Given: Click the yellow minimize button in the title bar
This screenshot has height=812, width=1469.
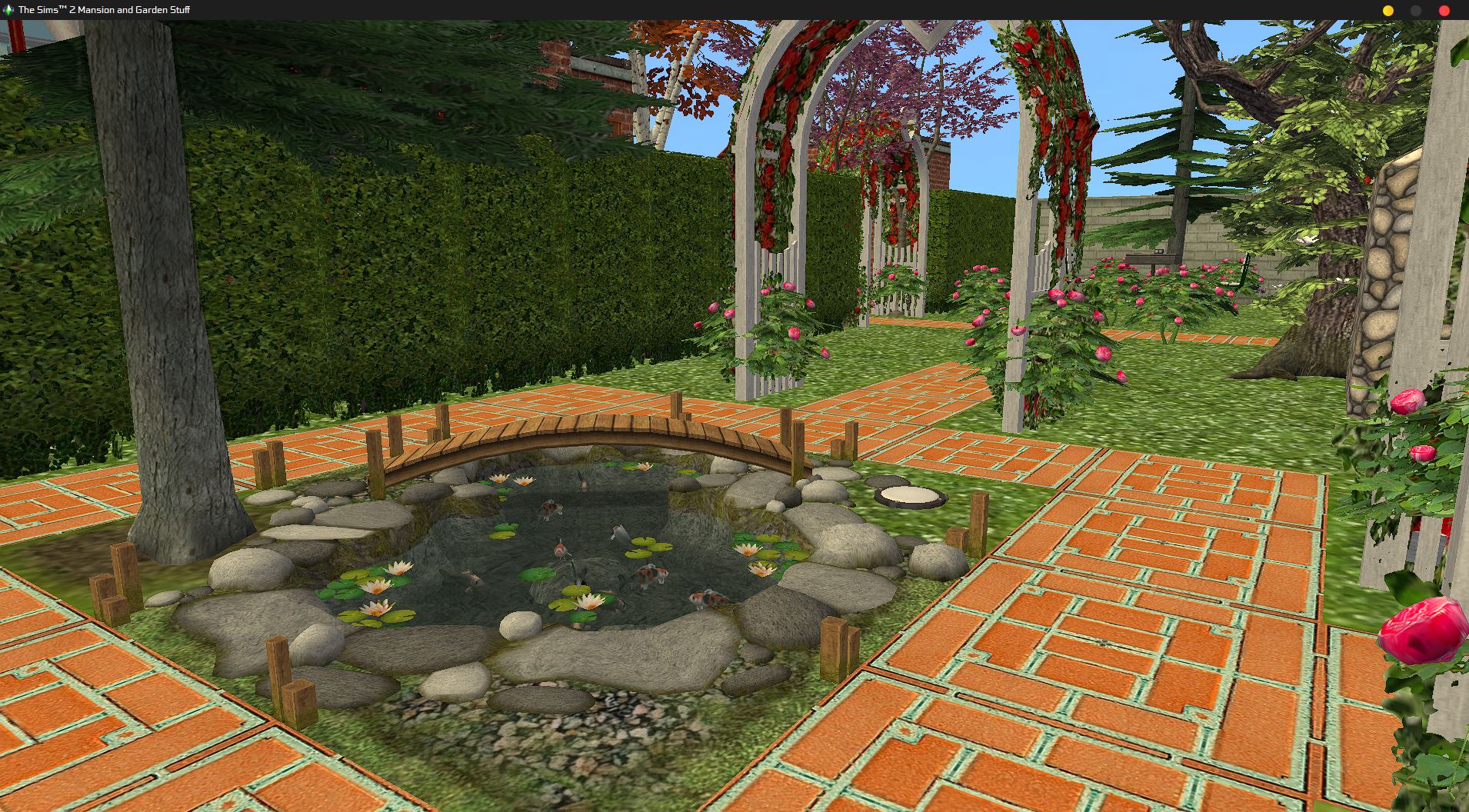Looking at the screenshot, I should coord(1389,11).
